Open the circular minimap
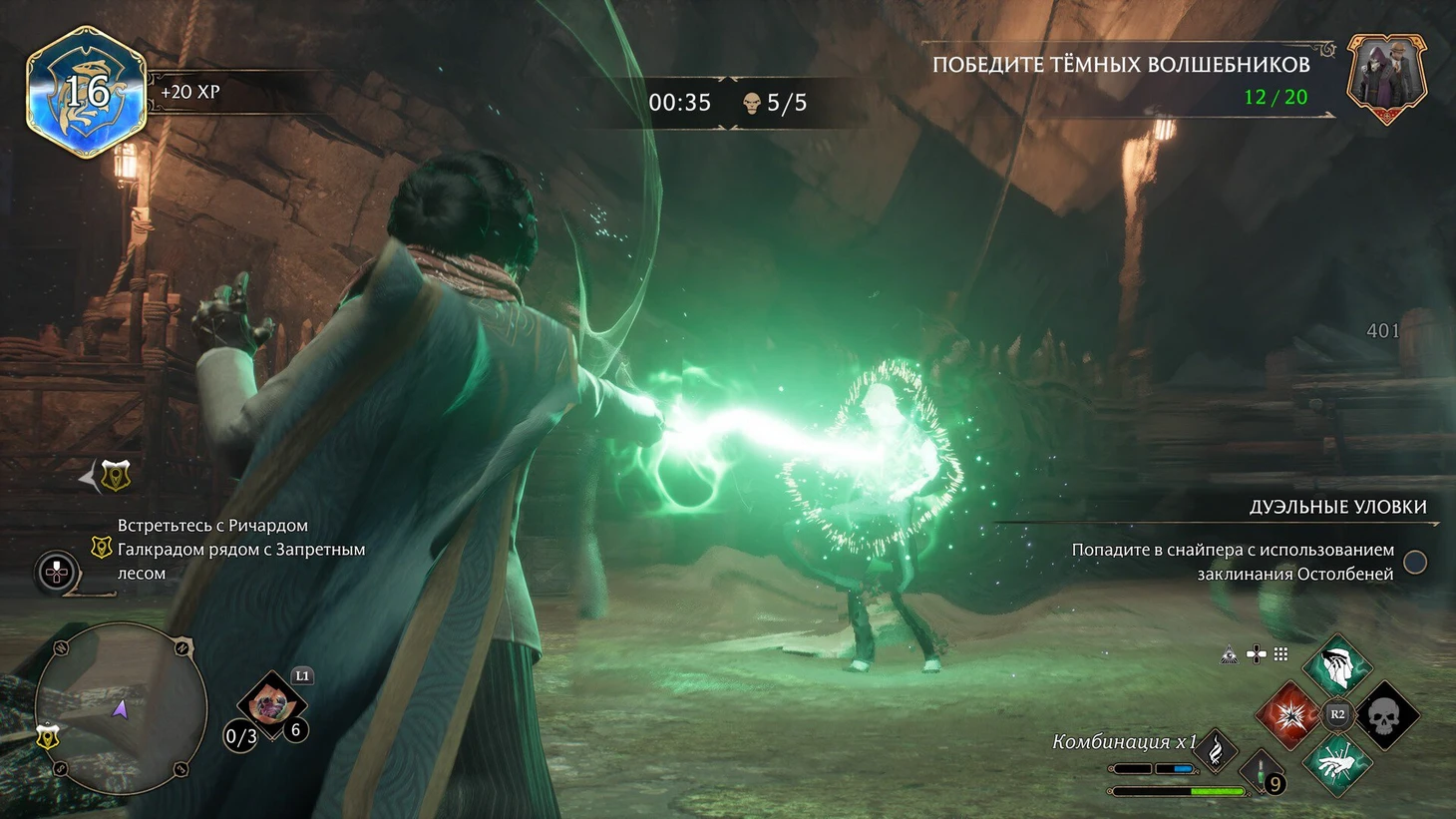Image resolution: width=1456 pixels, height=819 pixels. pyautogui.click(x=121, y=708)
